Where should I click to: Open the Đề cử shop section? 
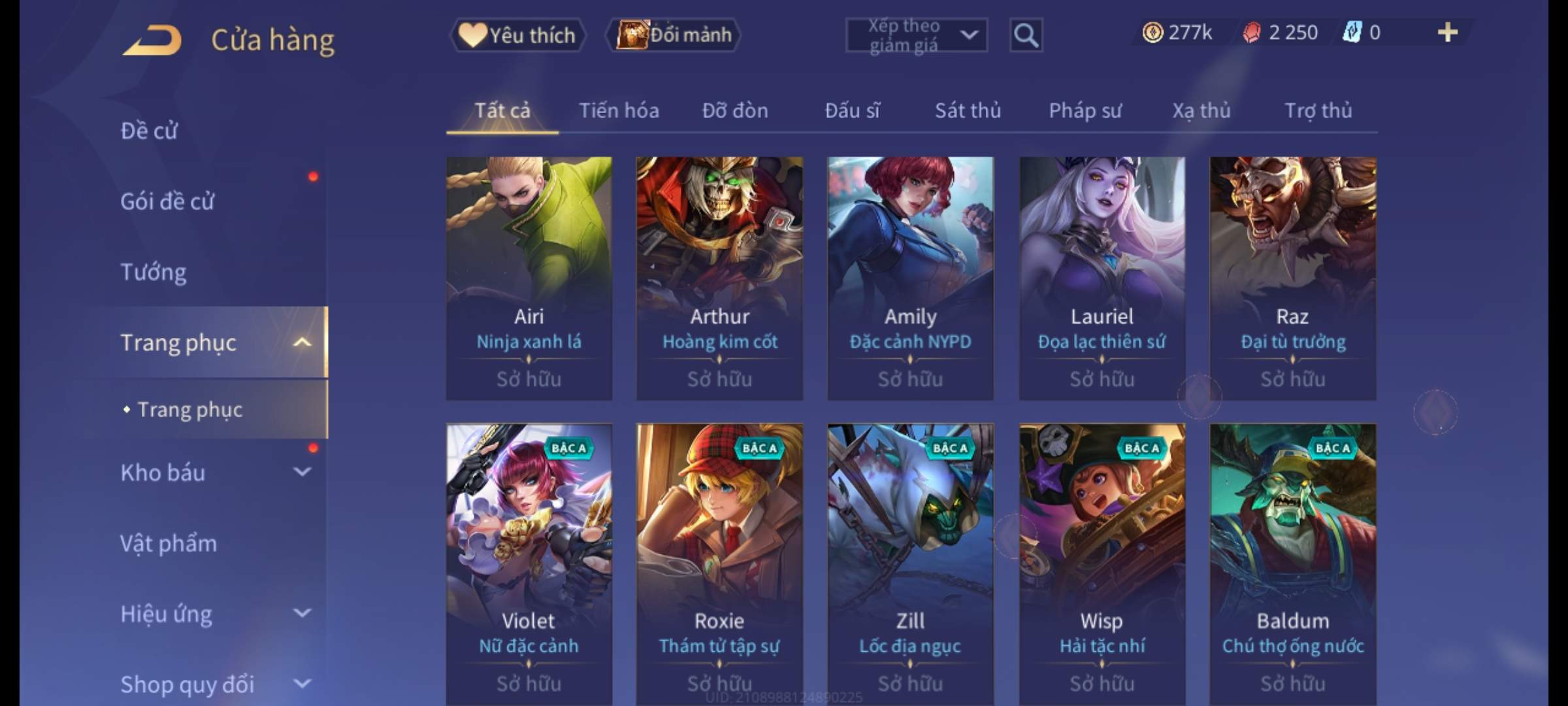[x=149, y=131]
